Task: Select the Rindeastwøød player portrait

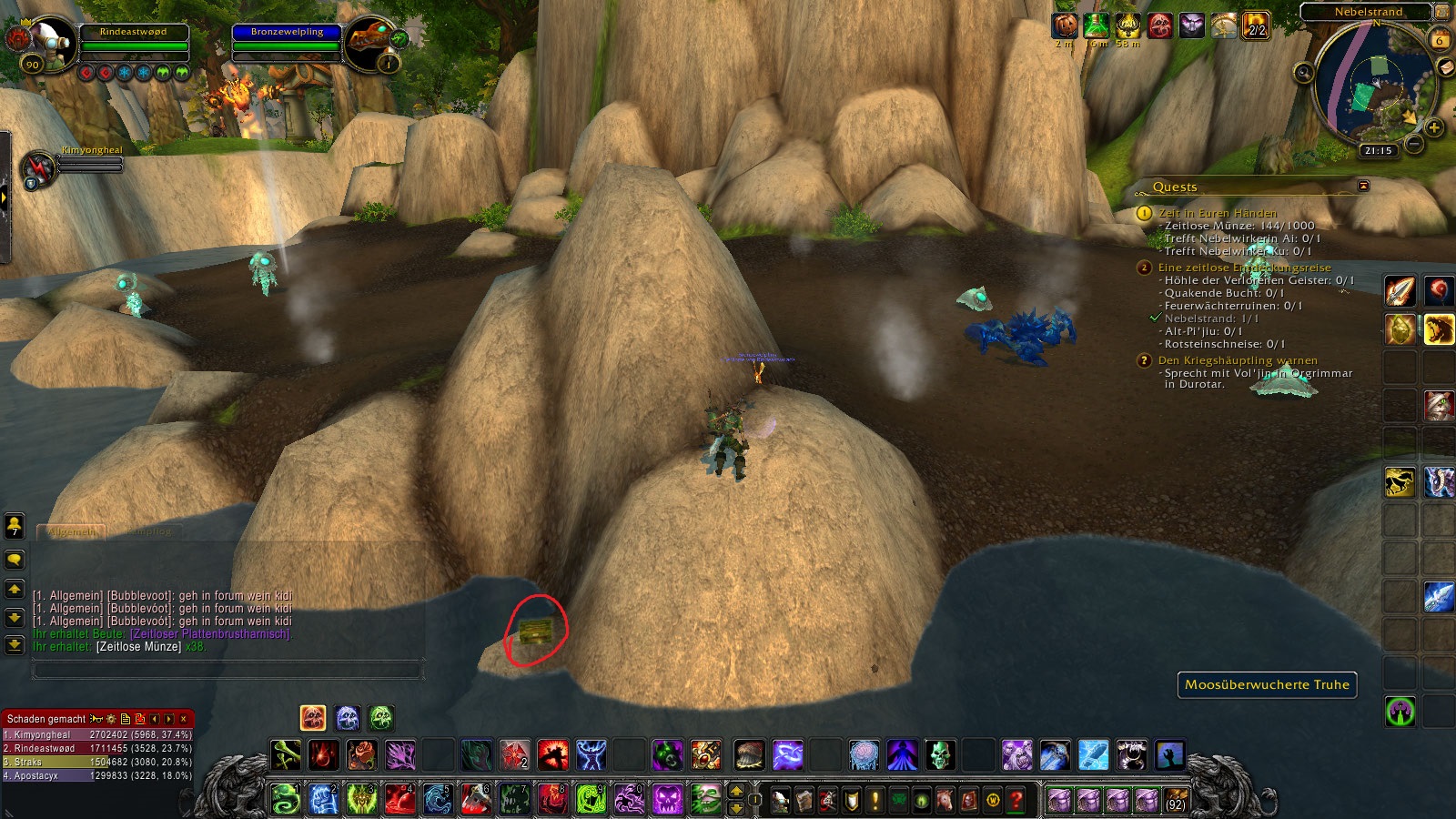Action: pyautogui.click(x=50, y=41)
